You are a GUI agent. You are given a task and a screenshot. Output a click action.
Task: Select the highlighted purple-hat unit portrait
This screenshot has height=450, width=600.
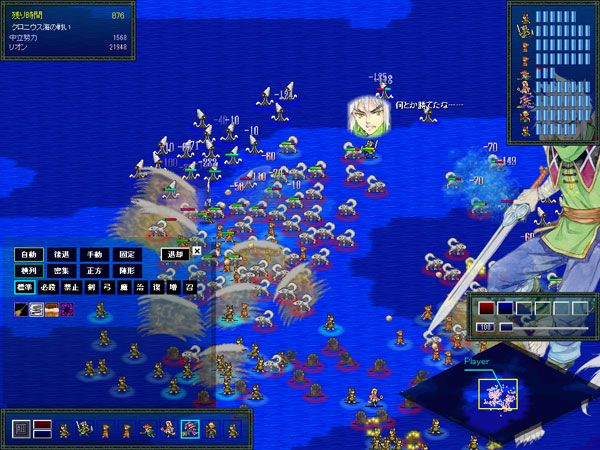[x=189, y=430]
